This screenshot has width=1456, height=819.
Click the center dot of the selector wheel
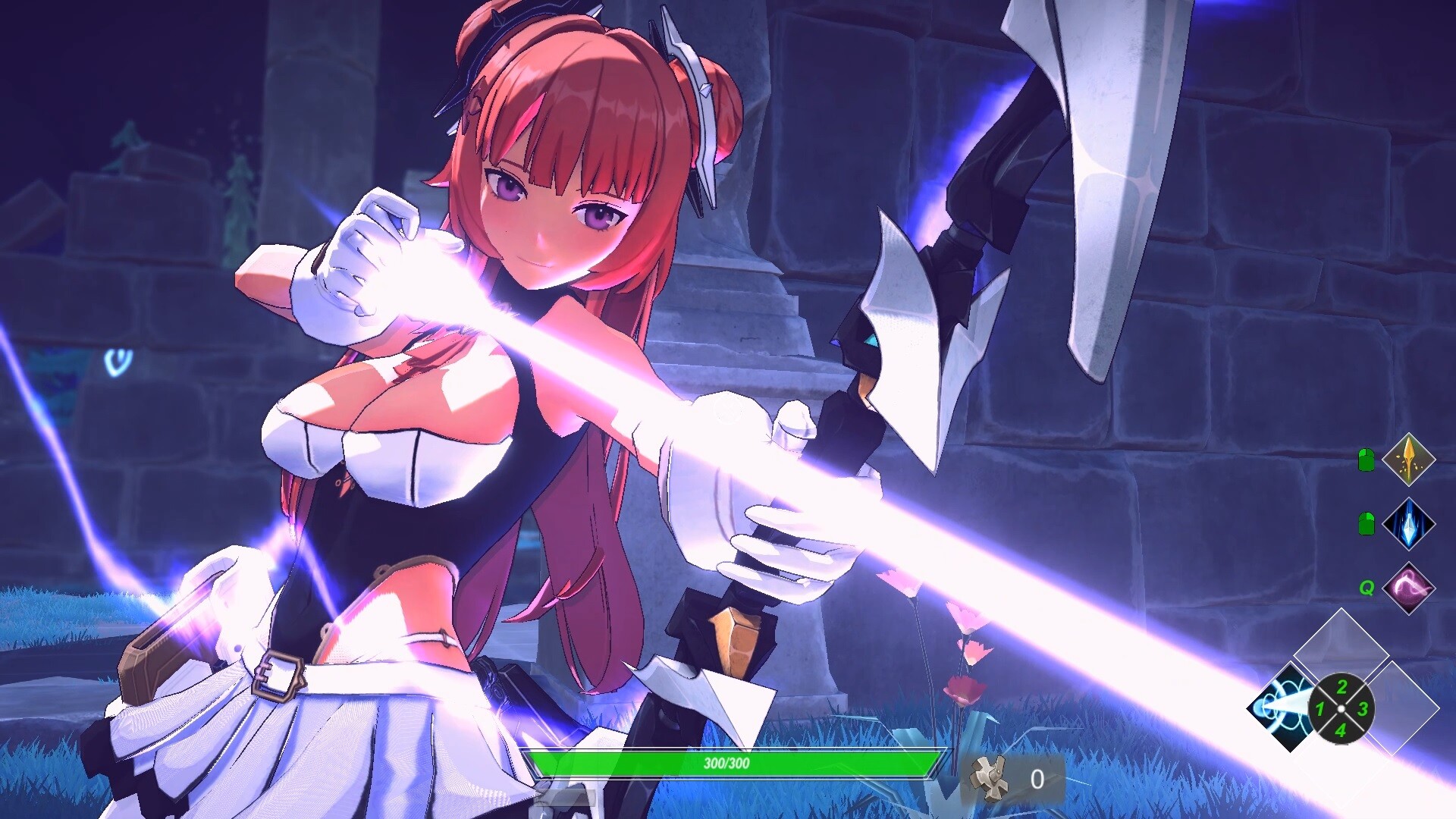click(x=1341, y=708)
